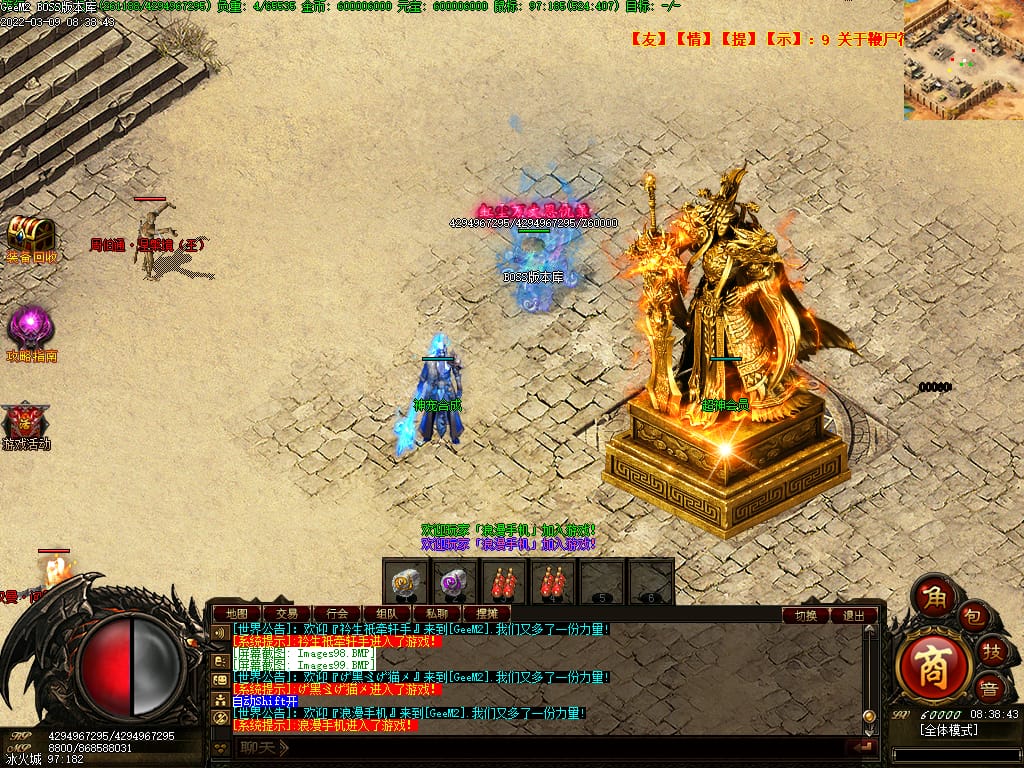Screen dimensions: 1024x768
Task: Open the 游戏活动 events icon
Action: coord(27,421)
